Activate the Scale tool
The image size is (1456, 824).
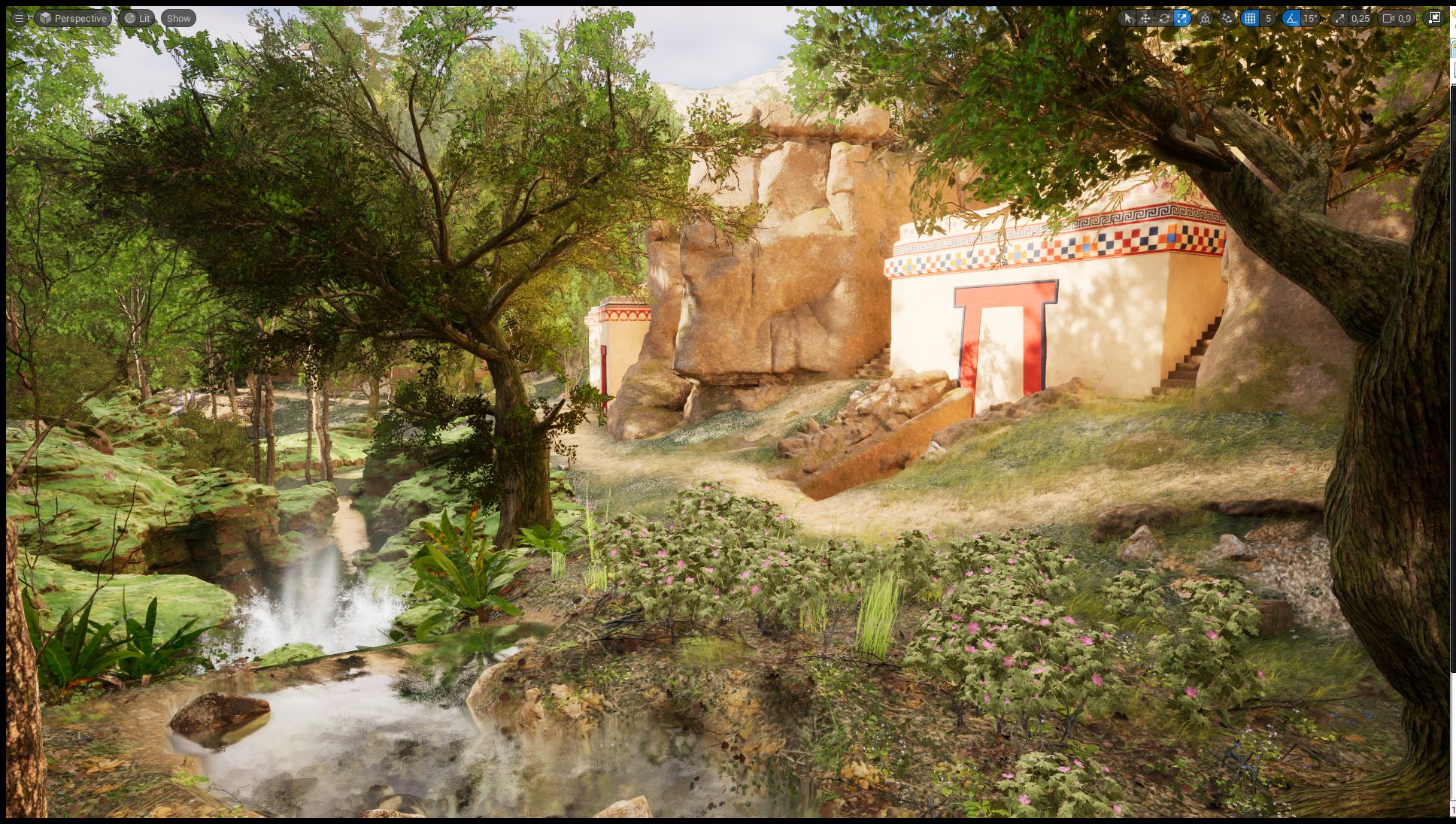pyautogui.click(x=1184, y=19)
